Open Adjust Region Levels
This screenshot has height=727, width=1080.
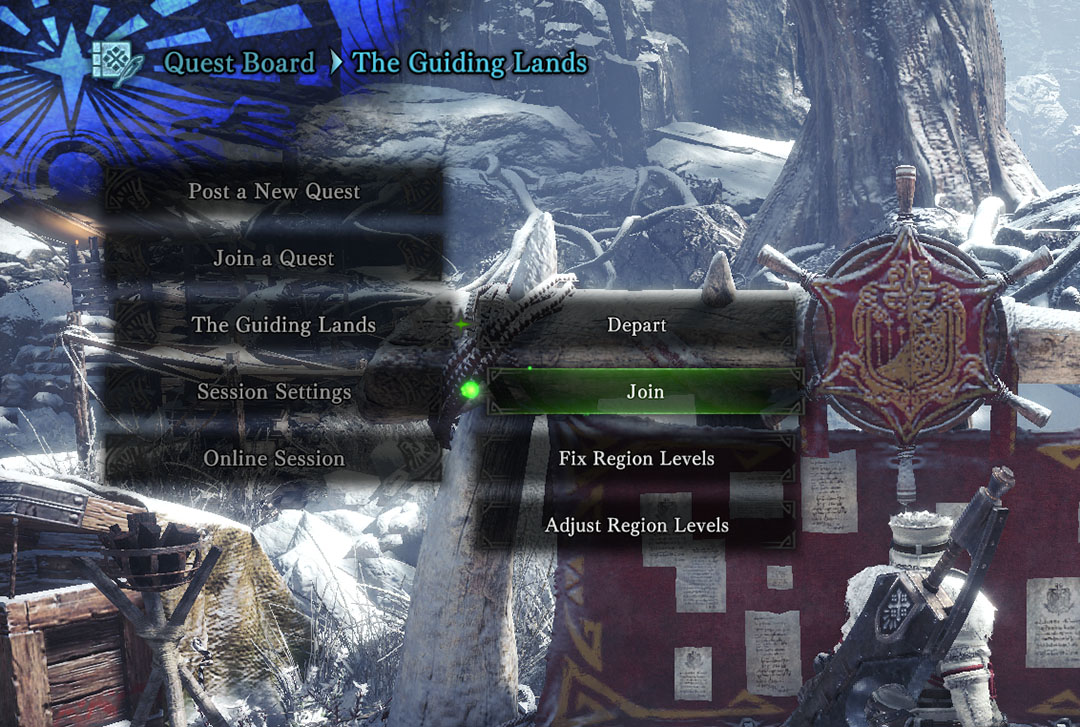pos(637,525)
